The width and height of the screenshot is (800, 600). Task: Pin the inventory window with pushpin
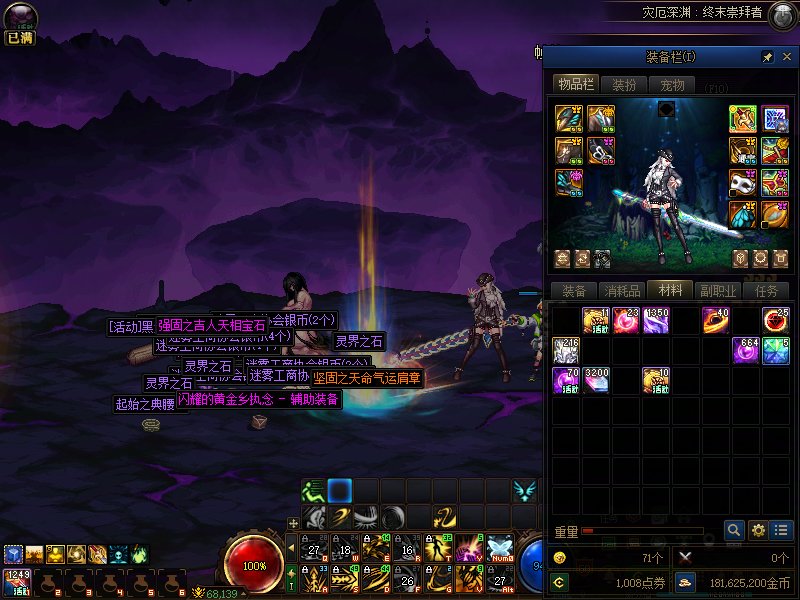767,56
